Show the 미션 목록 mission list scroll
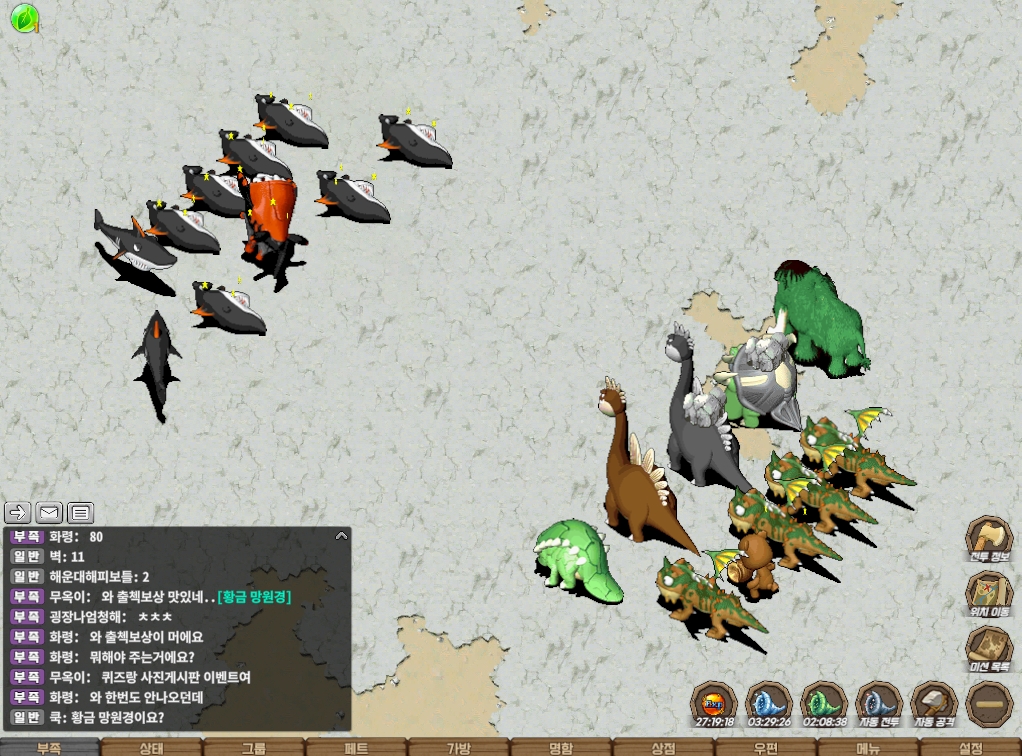 click(989, 647)
